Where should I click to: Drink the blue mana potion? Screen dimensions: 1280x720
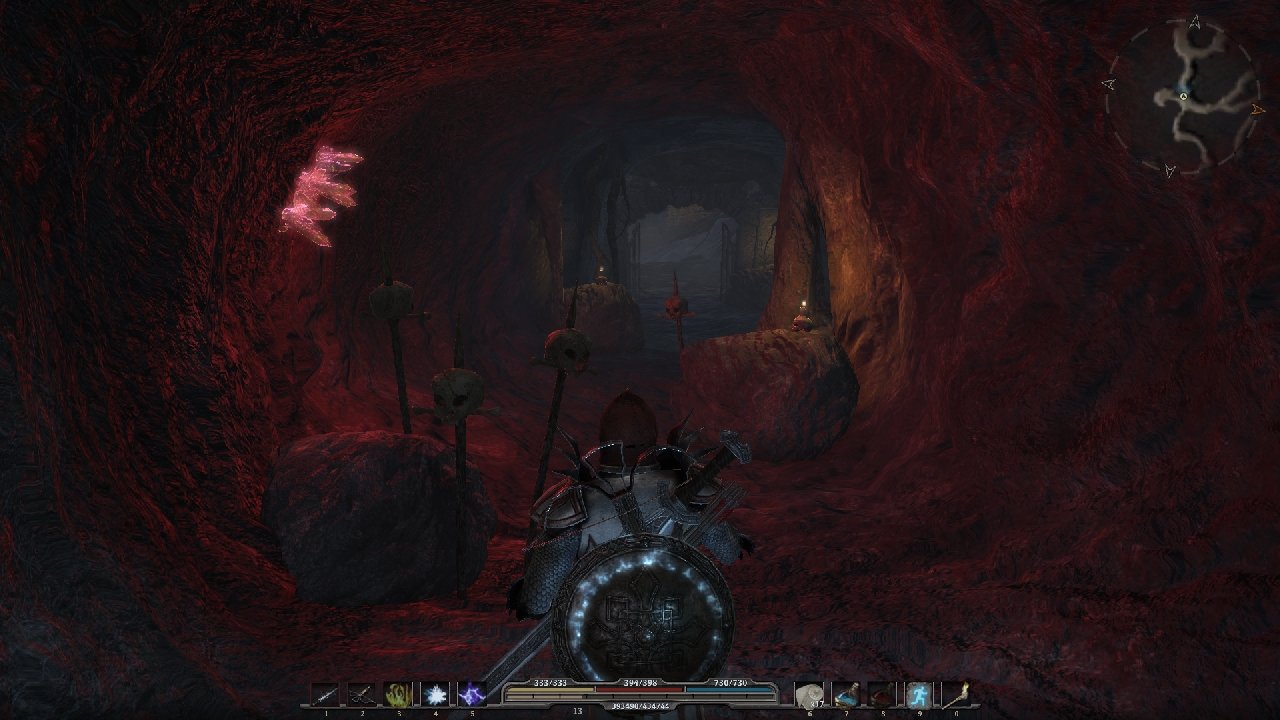tap(846, 694)
